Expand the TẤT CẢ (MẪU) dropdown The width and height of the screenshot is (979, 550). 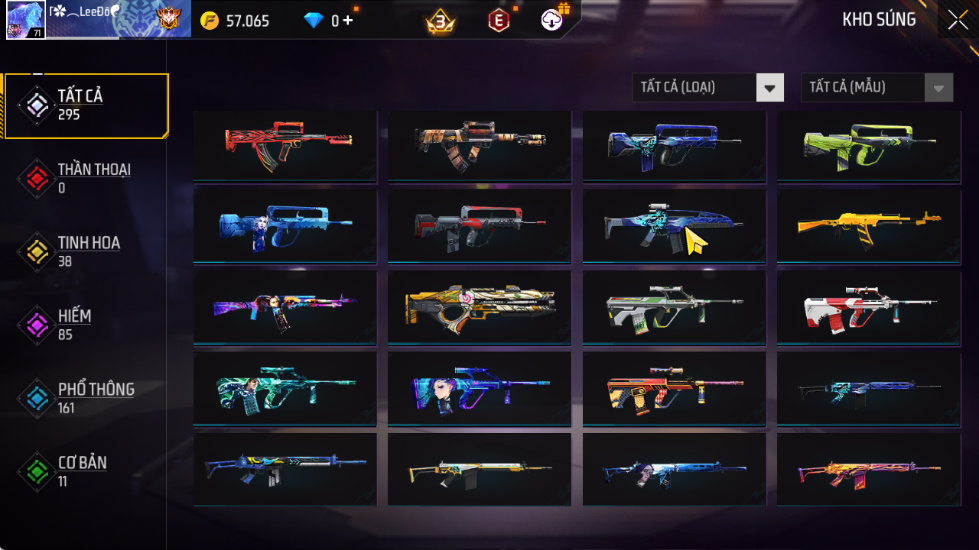876,88
